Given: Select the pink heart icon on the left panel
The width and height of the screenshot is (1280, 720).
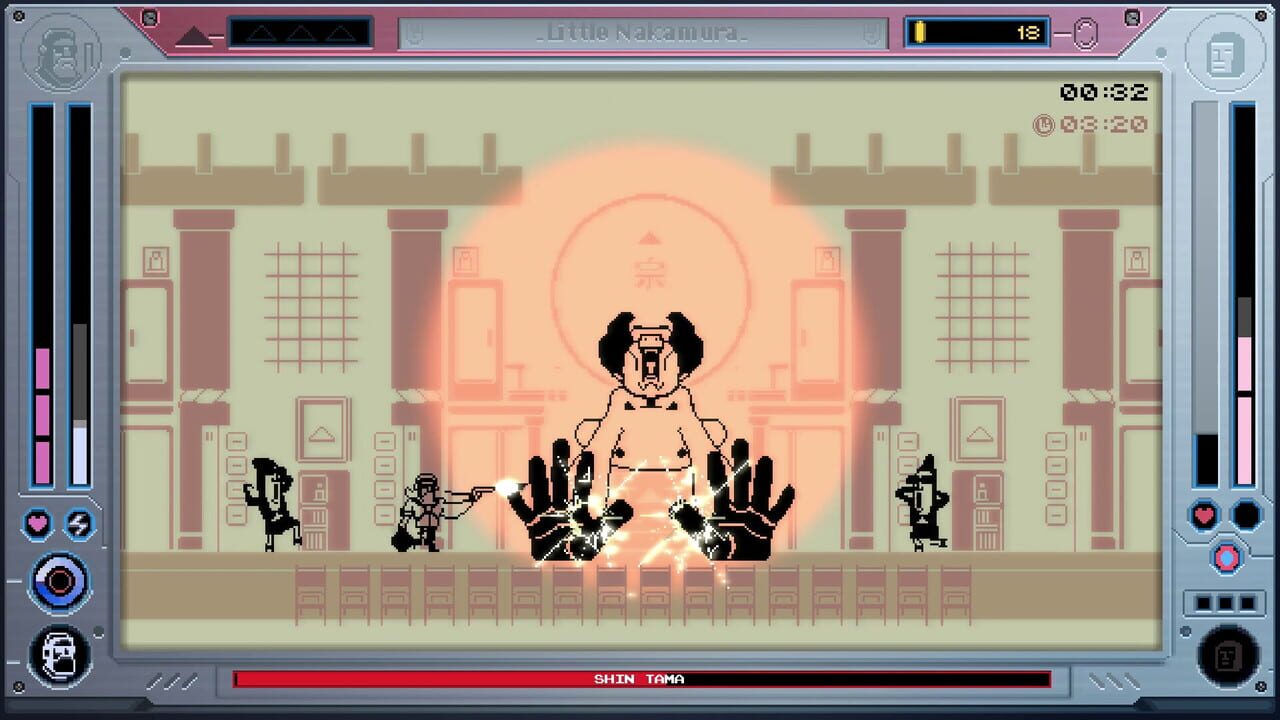Looking at the screenshot, I should (36, 524).
